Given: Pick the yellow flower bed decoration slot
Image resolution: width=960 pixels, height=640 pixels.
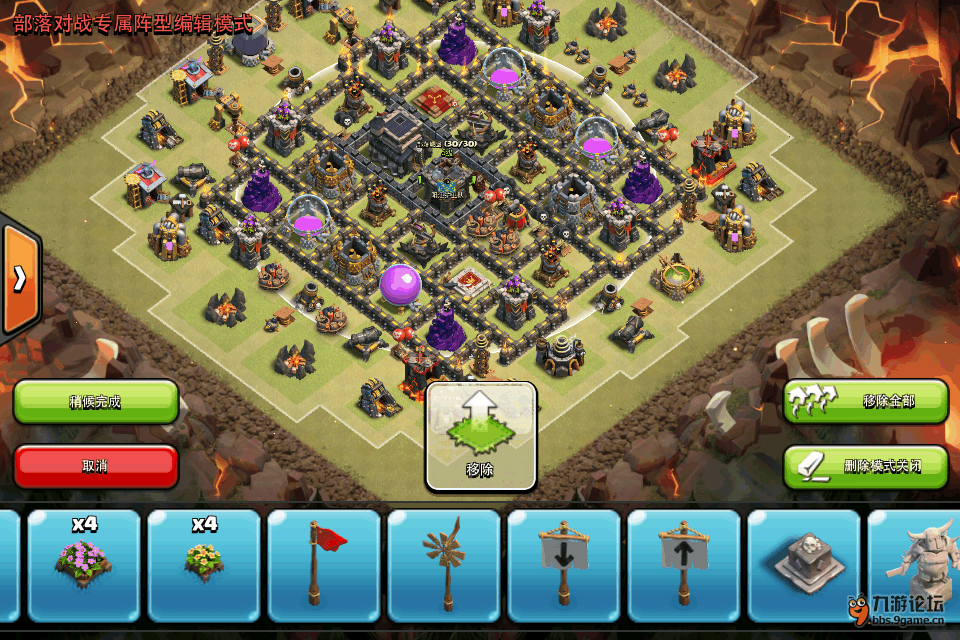Looking at the screenshot, I should pyautogui.click(x=204, y=565).
